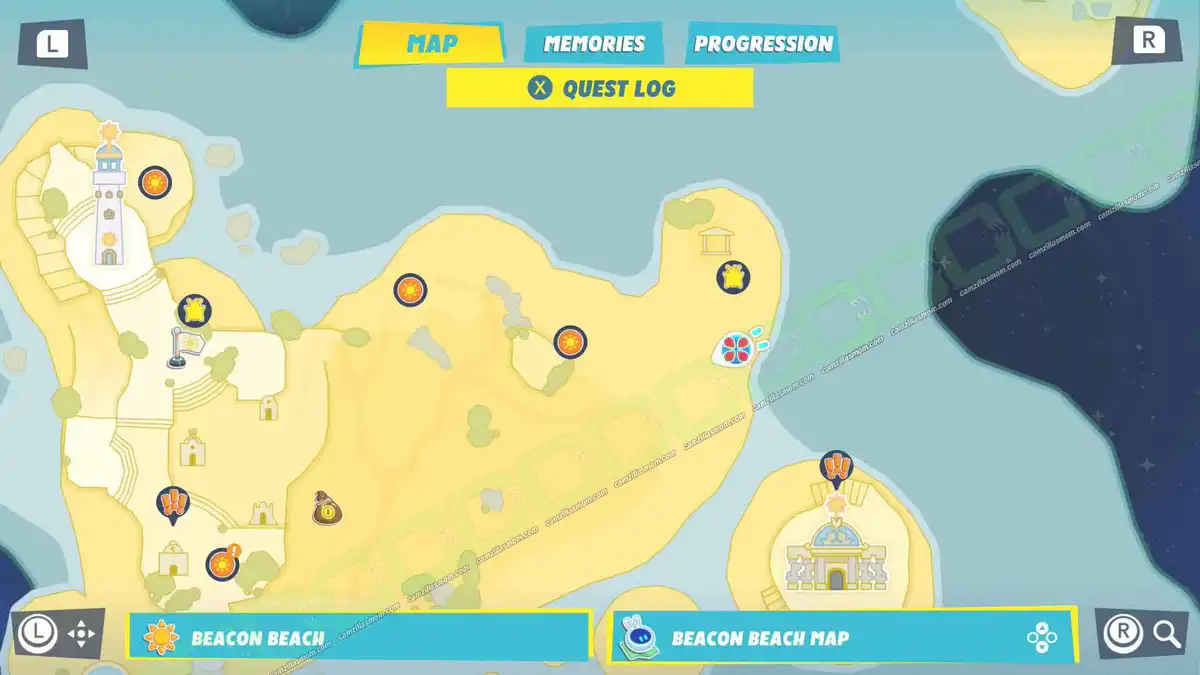Select the sun marker with exclamation badge
1200x675 pixels.
tap(222, 564)
